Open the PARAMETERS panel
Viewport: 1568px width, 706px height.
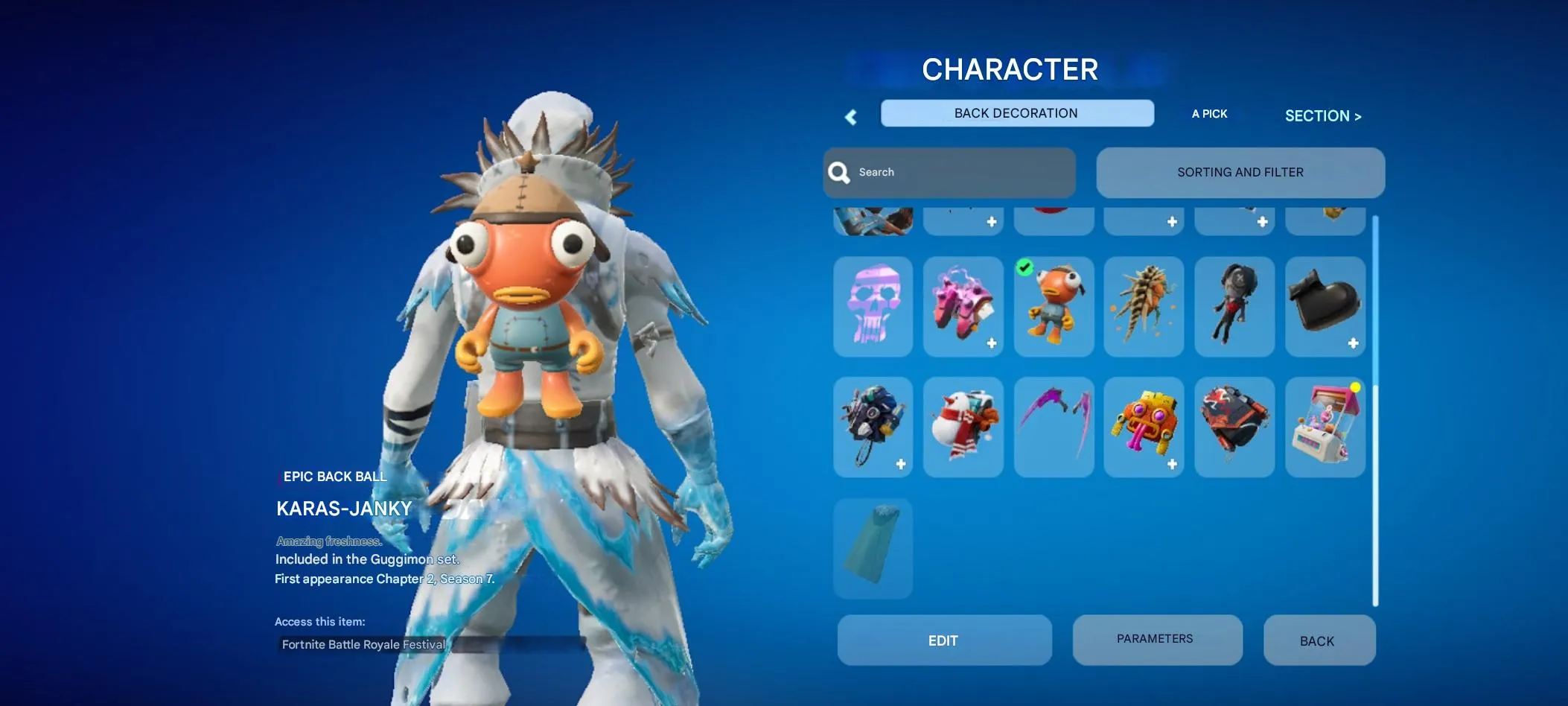coord(1155,639)
